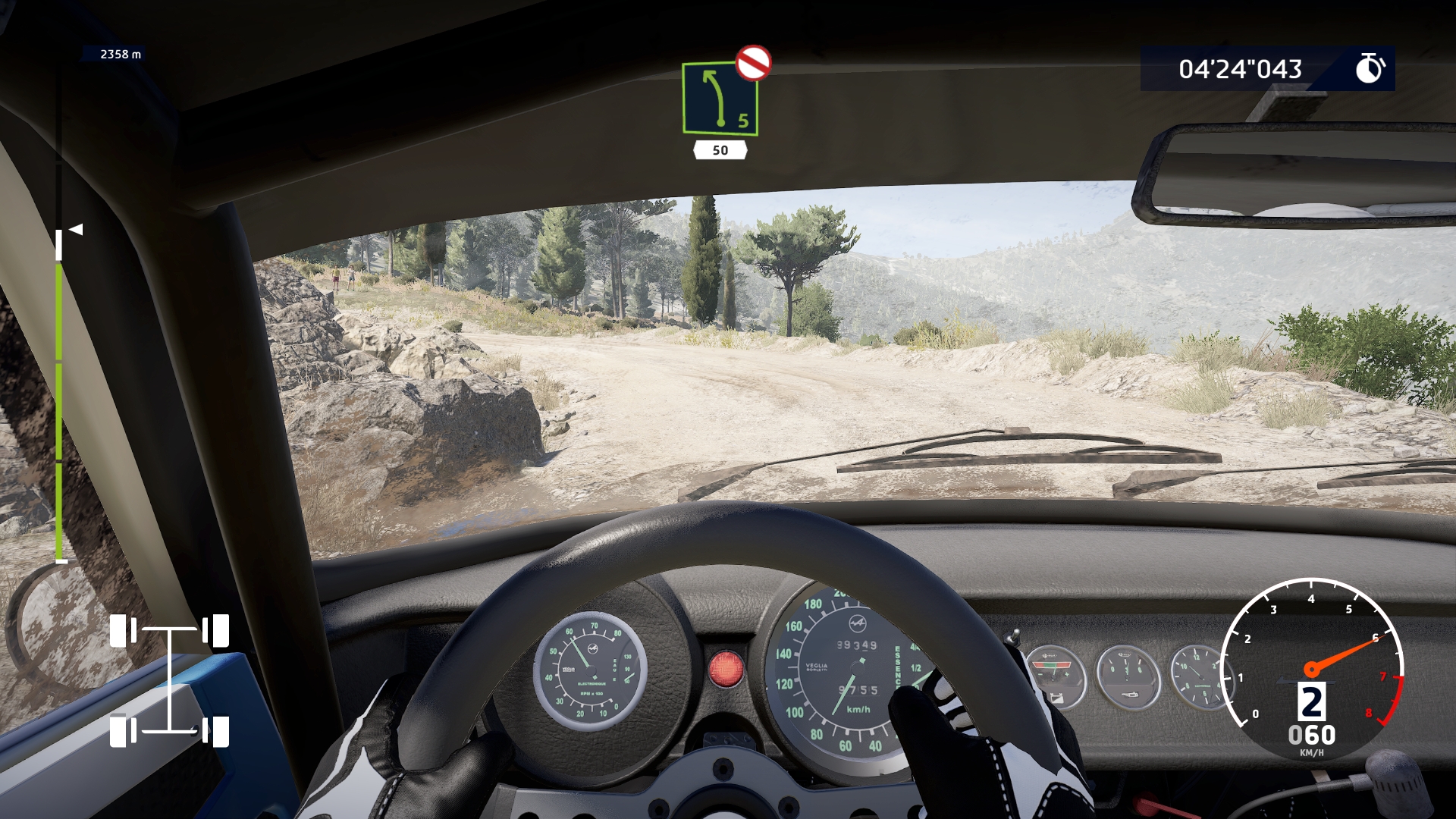Image resolution: width=1456 pixels, height=819 pixels.
Task: Click the analog clock gauge on the dash
Action: coord(1200,675)
